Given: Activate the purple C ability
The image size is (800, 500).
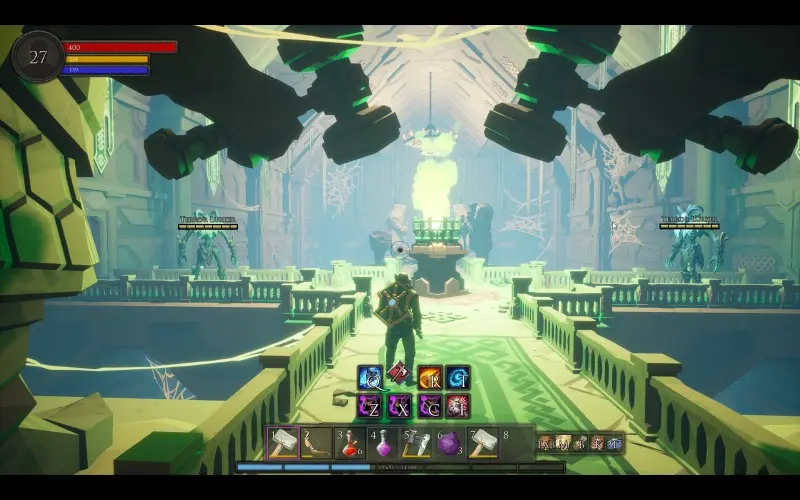Looking at the screenshot, I should coord(430,405).
